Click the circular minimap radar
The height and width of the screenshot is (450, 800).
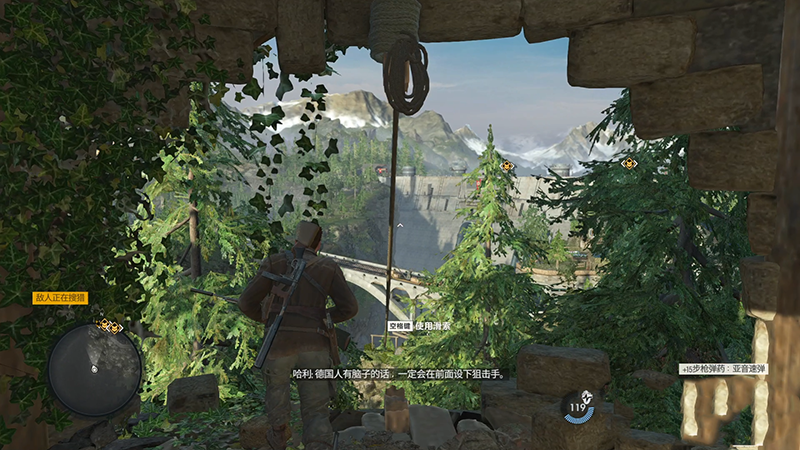95,369
